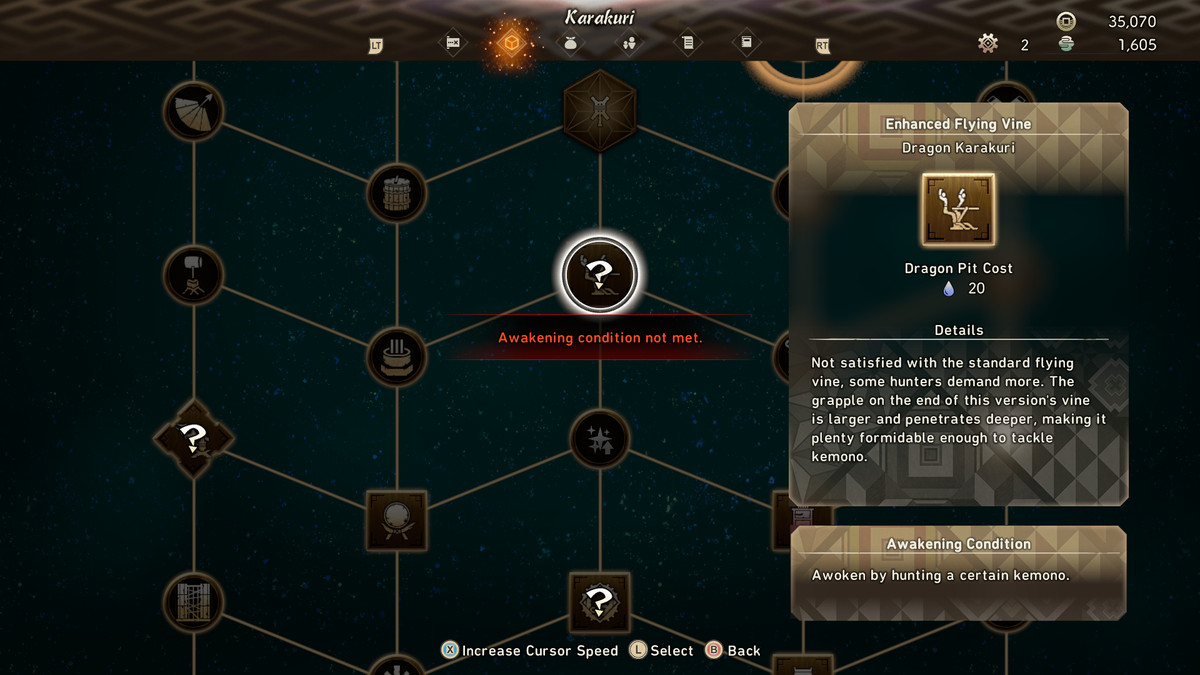The height and width of the screenshot is (675, 1200).
Task: Select the scaffold tower node
Action: pos(193,602)
